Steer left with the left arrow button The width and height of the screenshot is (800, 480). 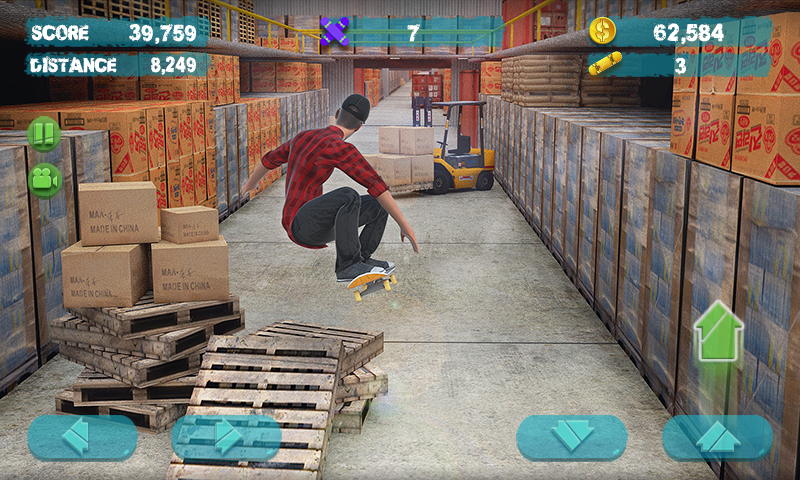(x=82, y=437)
